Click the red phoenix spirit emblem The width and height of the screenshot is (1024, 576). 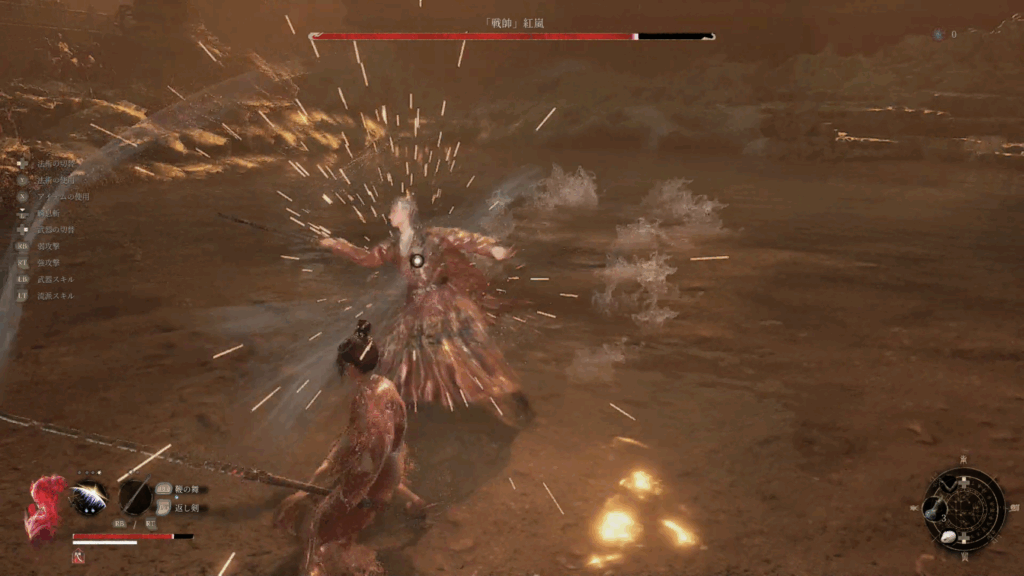(45, 508)
